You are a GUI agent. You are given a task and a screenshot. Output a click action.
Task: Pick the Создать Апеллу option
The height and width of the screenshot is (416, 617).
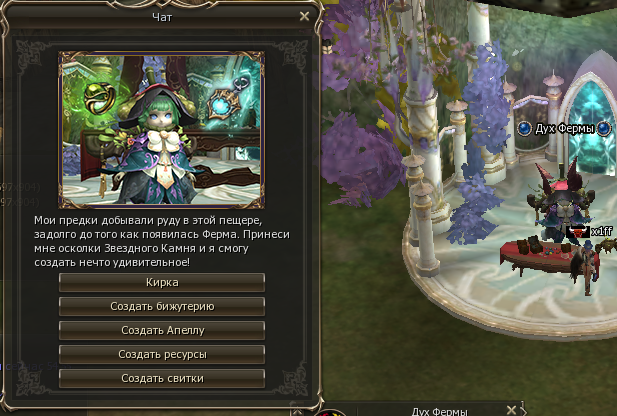point(162,330)
